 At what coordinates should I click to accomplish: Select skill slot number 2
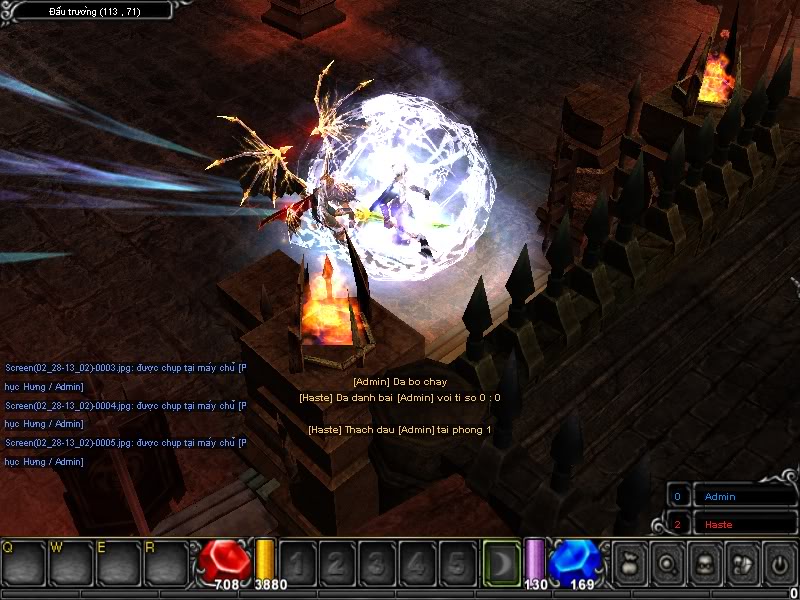click(337, 563)
